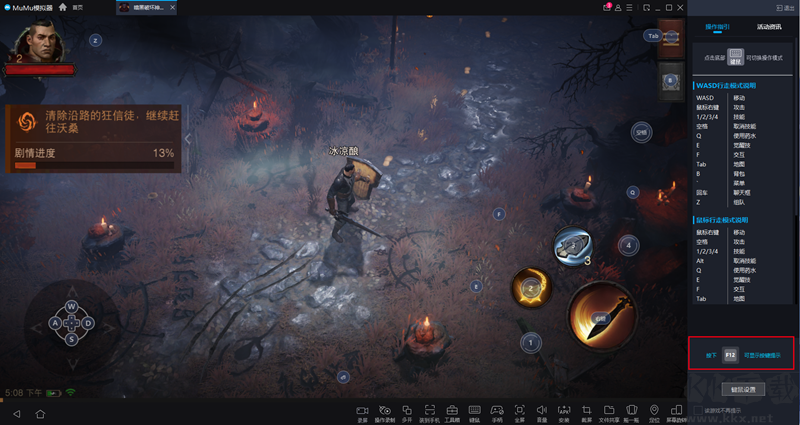Close the MuMu emulator window
Screen dimensions: 800x425
672,7
